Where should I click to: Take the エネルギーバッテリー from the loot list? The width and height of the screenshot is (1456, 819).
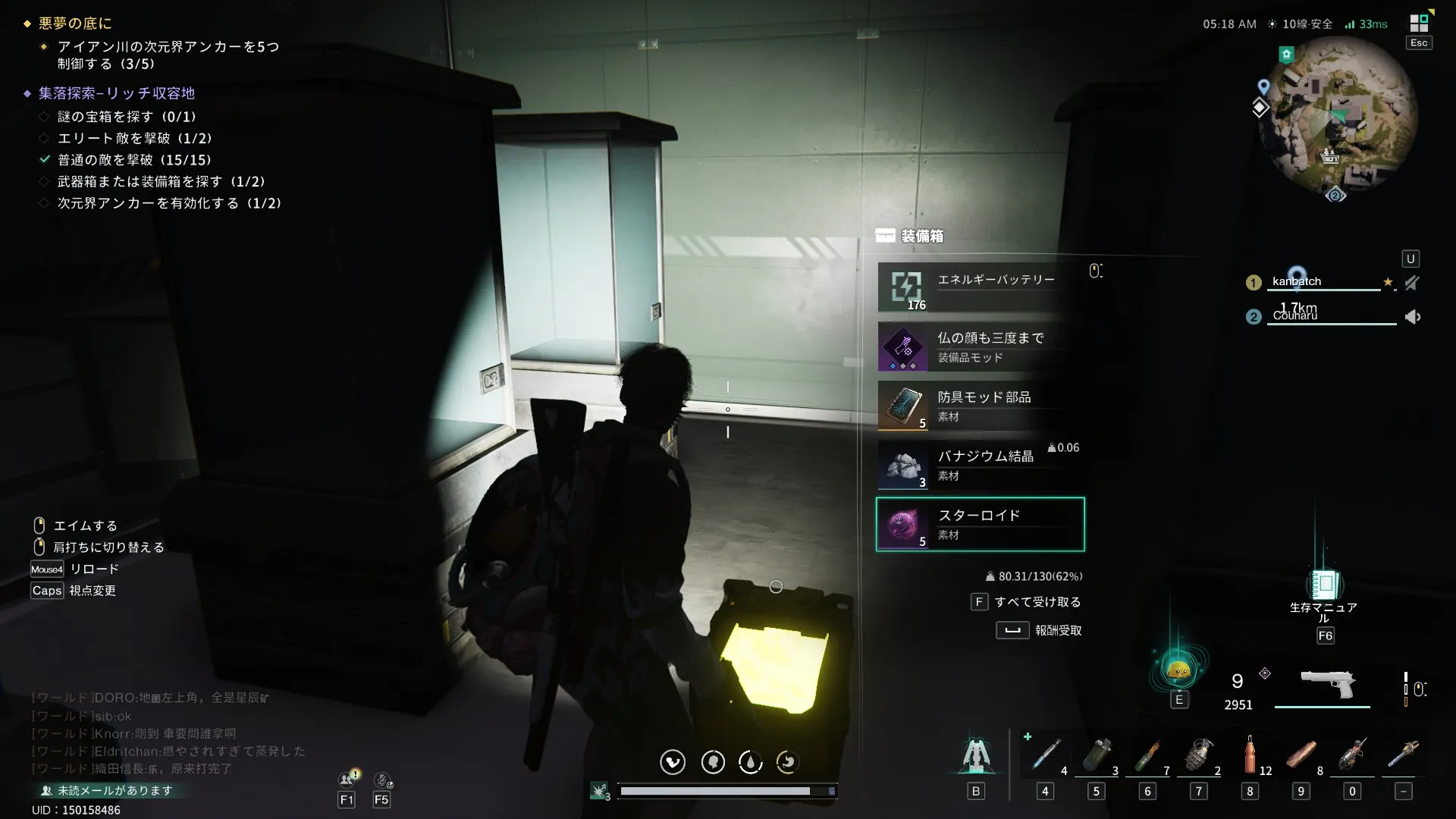coord(980,287)
